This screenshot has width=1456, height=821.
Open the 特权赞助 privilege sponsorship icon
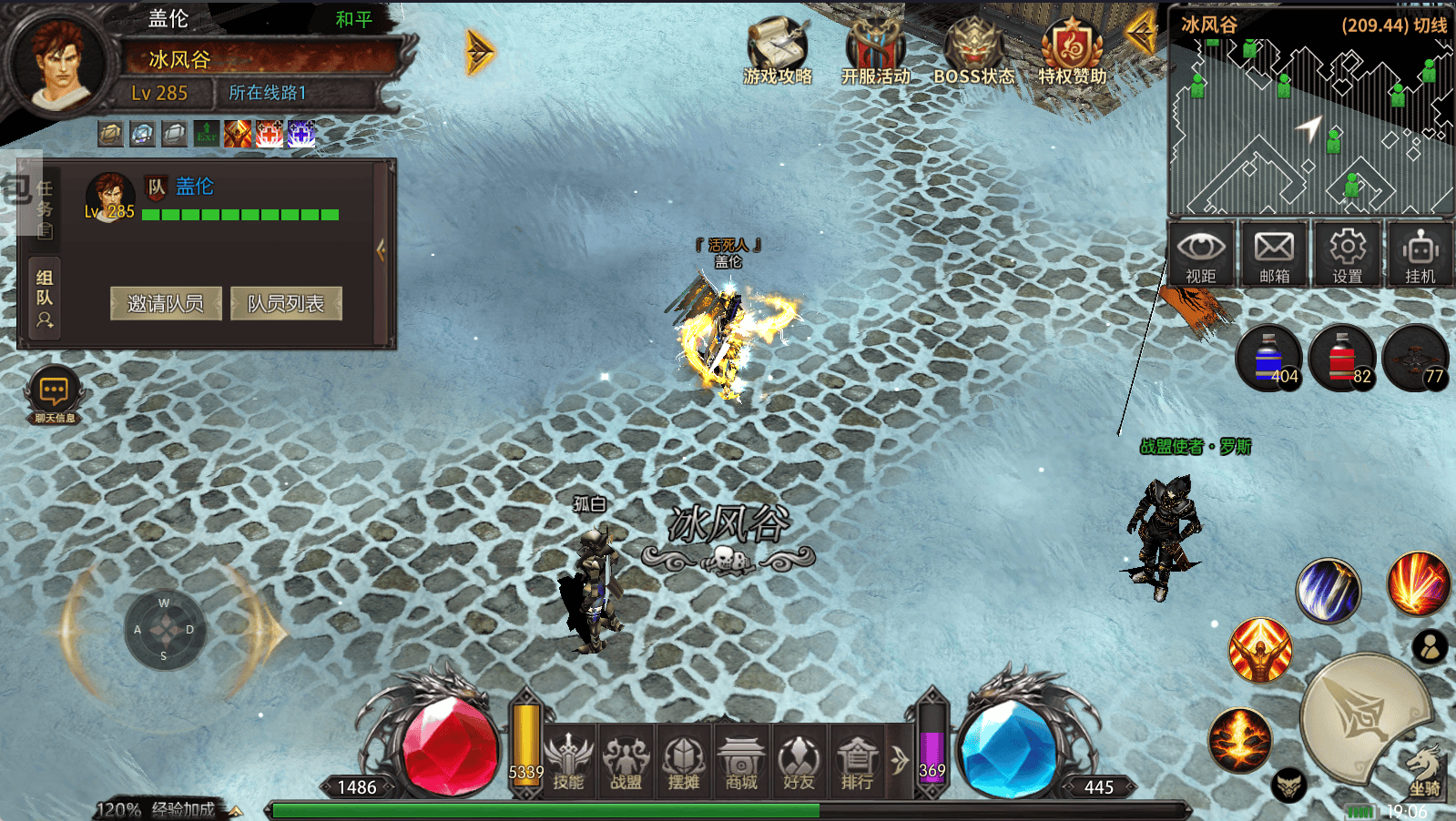pos(1072,51)
